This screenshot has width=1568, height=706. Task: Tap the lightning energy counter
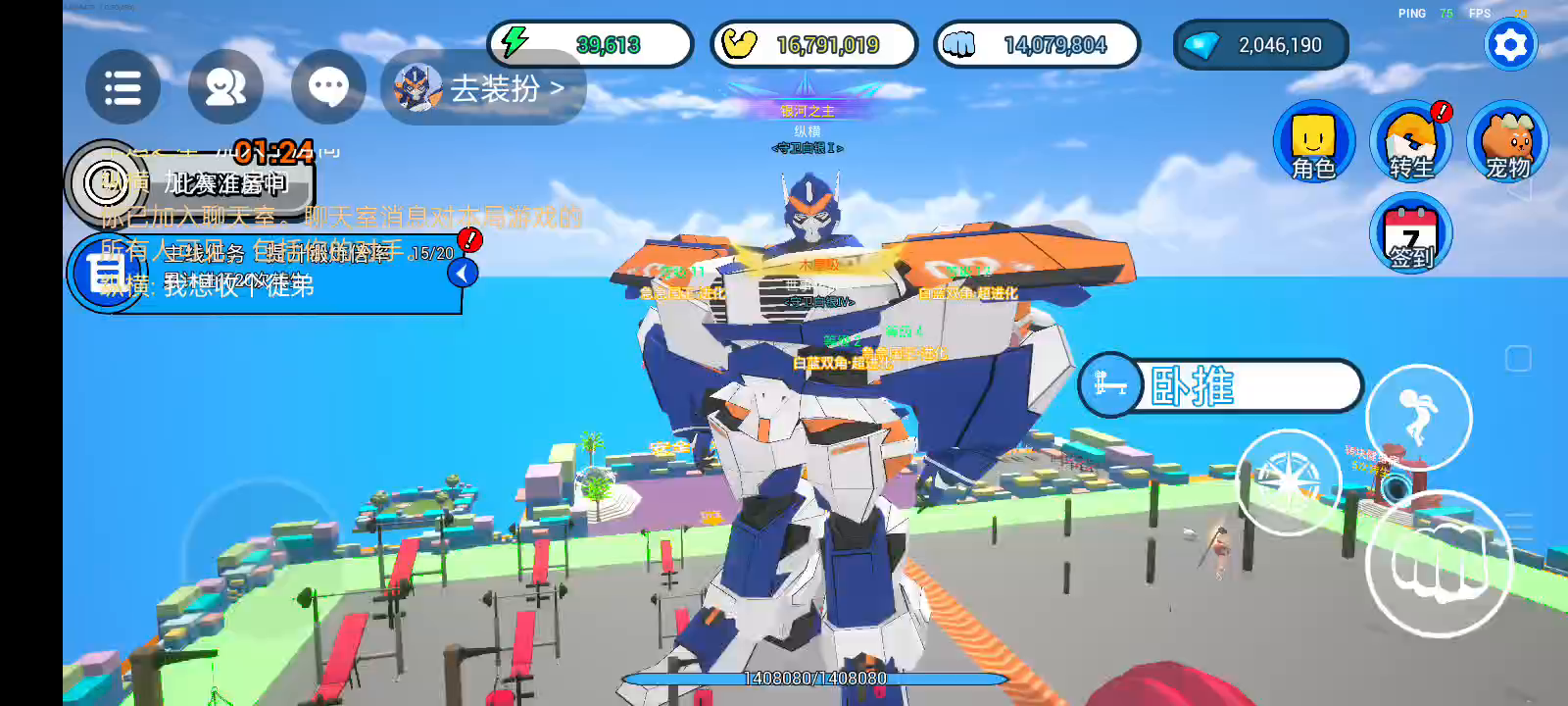[590, 45]
